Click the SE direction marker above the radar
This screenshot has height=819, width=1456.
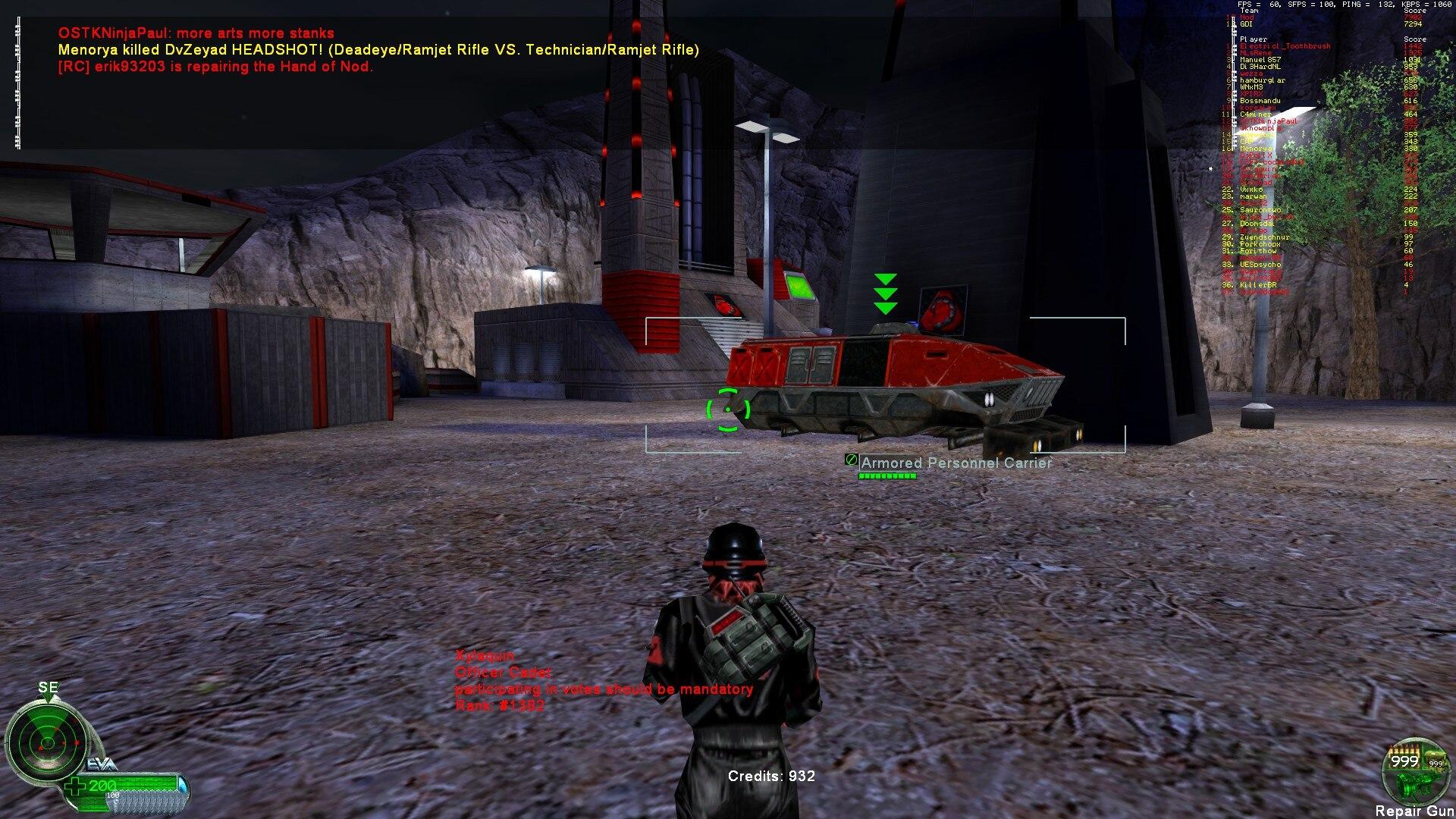pos(47,688)
